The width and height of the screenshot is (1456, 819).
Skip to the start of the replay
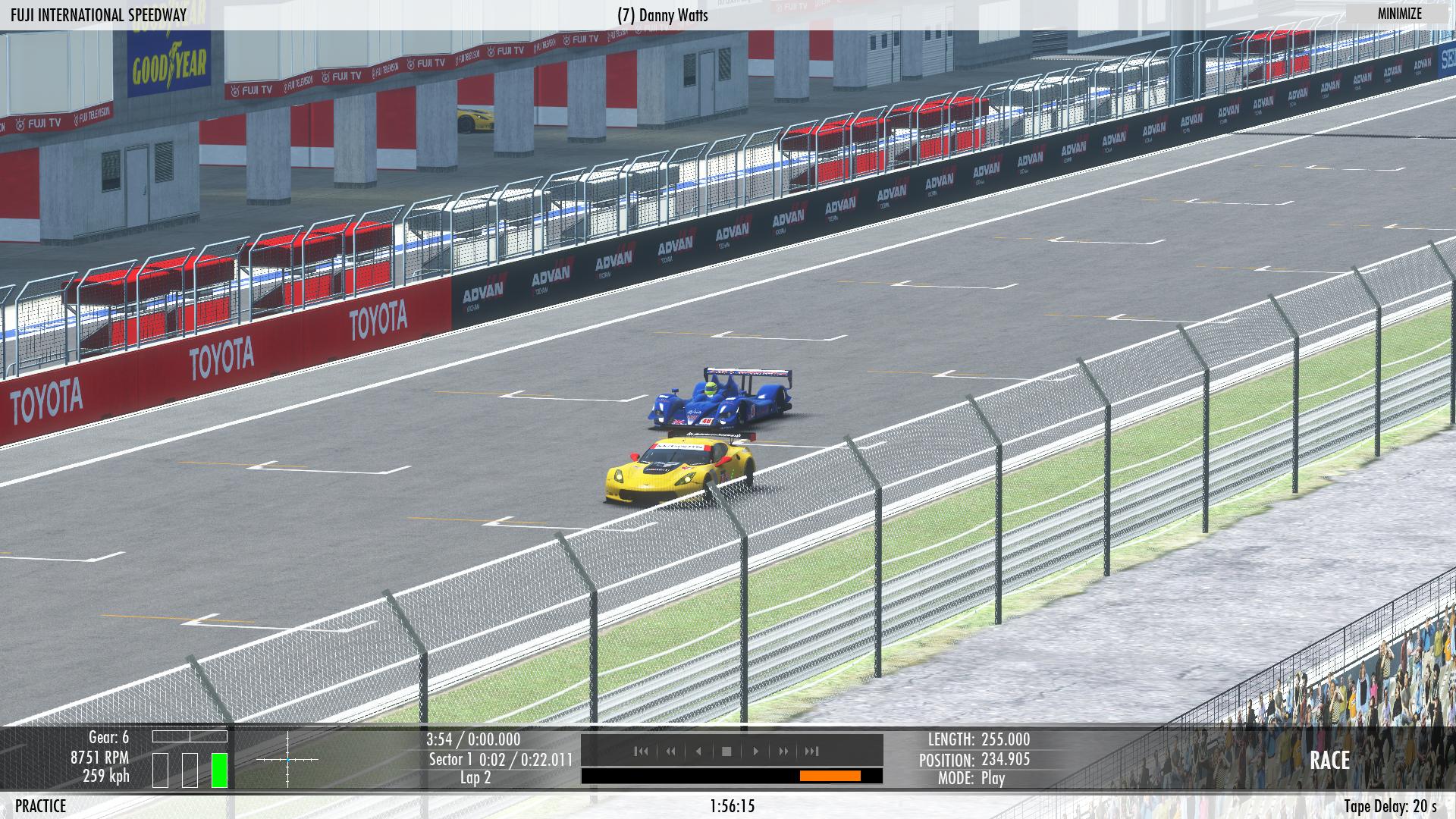click(x=642, y=751)
